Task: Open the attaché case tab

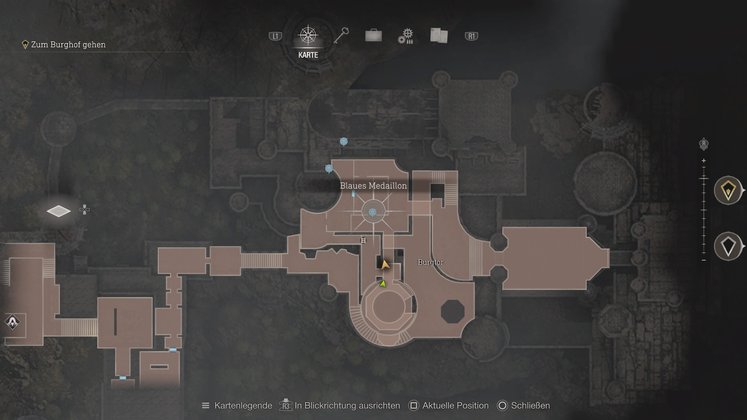Action: (373, 35)
